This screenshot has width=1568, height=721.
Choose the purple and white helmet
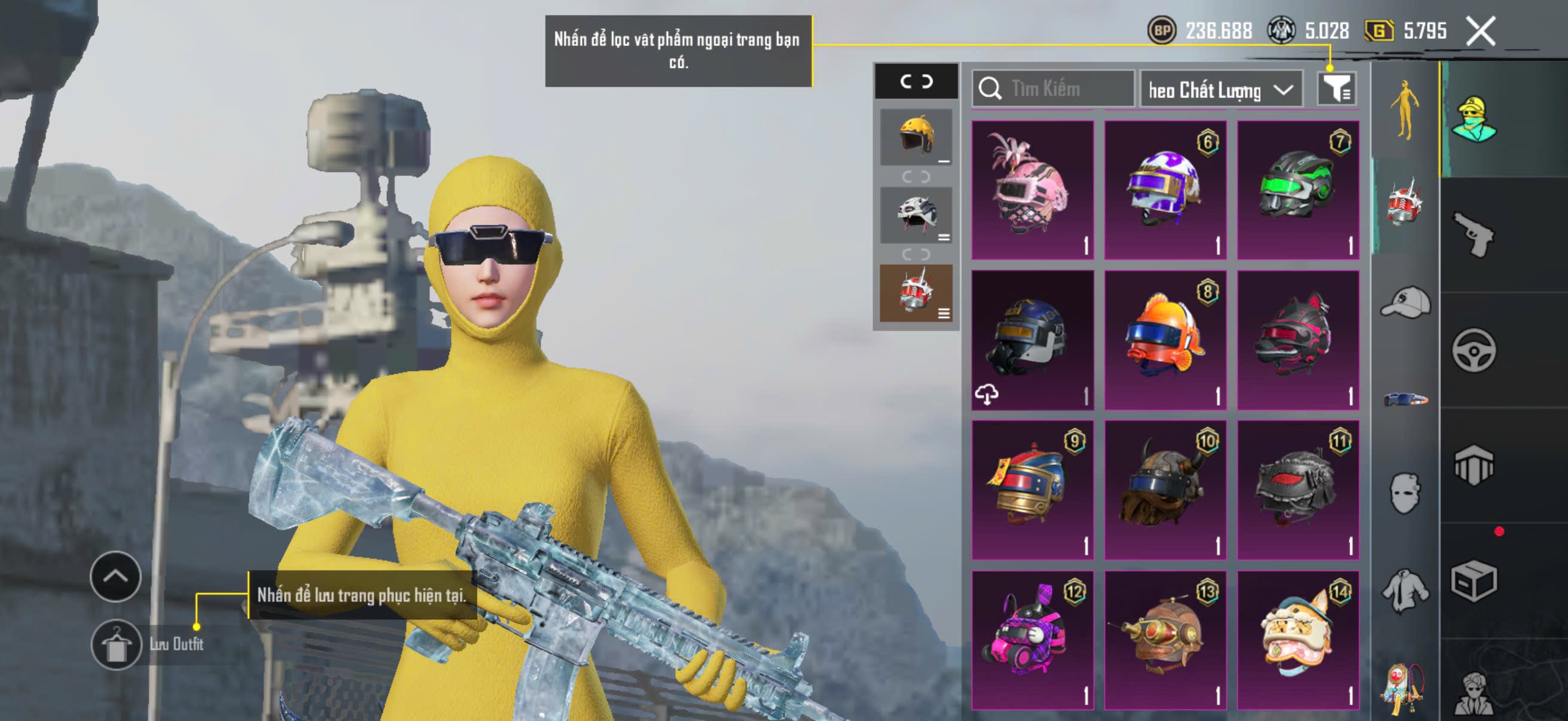tap(1165, 190)
